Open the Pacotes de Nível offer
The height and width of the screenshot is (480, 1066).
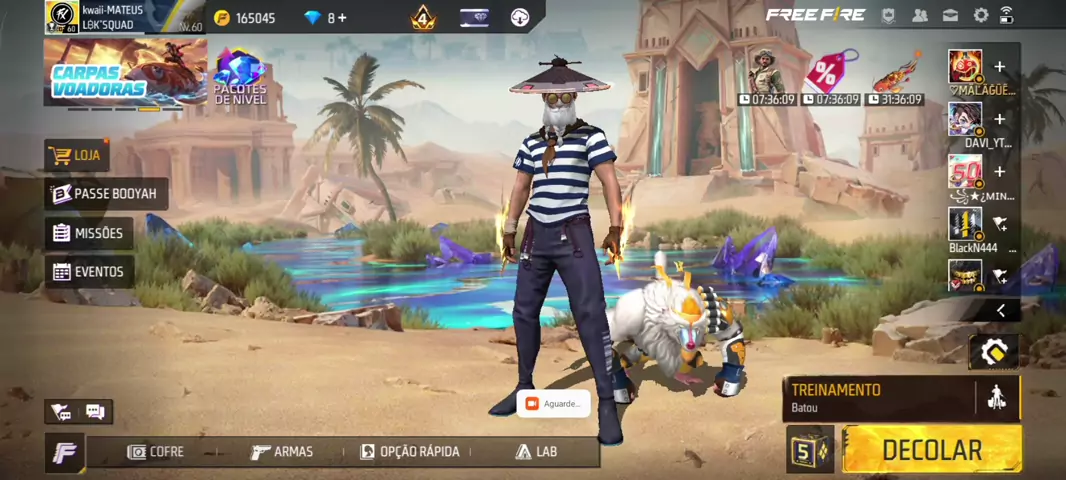pyautogui.click(x=240, y=77)
